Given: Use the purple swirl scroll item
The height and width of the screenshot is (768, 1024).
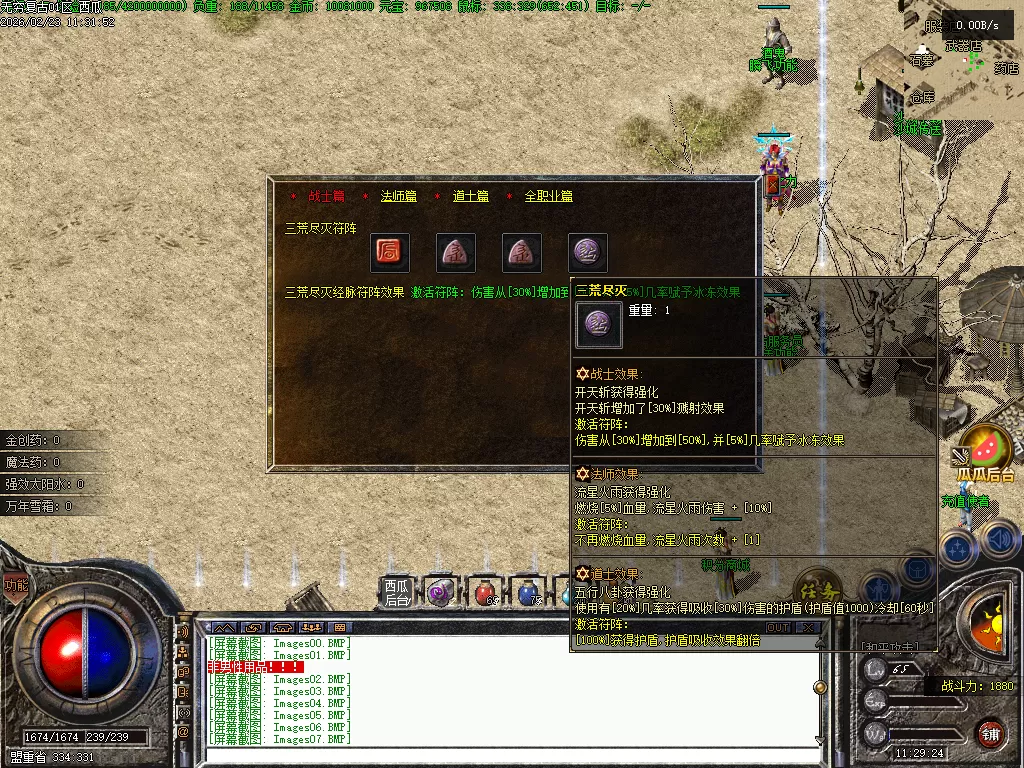Looking at the screenshot, I should pyautogui.click(x=439, y=593).
